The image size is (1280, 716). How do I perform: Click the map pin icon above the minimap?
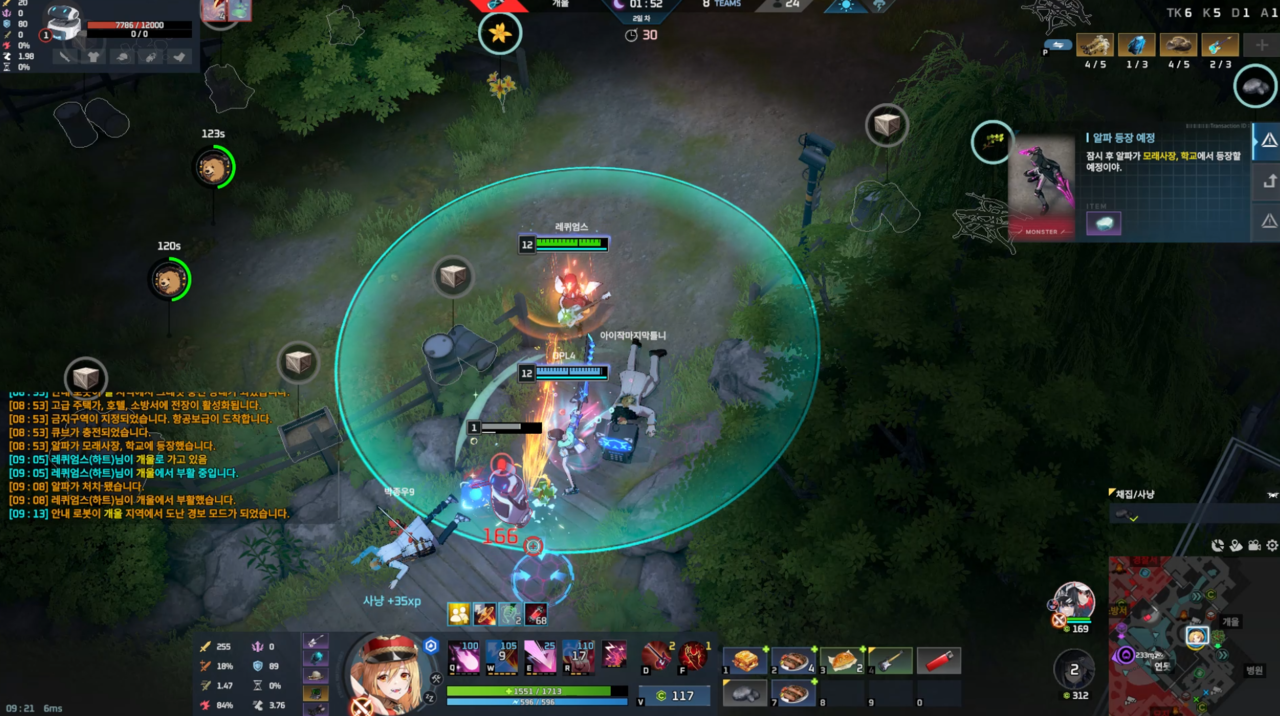pos(1236,545)
